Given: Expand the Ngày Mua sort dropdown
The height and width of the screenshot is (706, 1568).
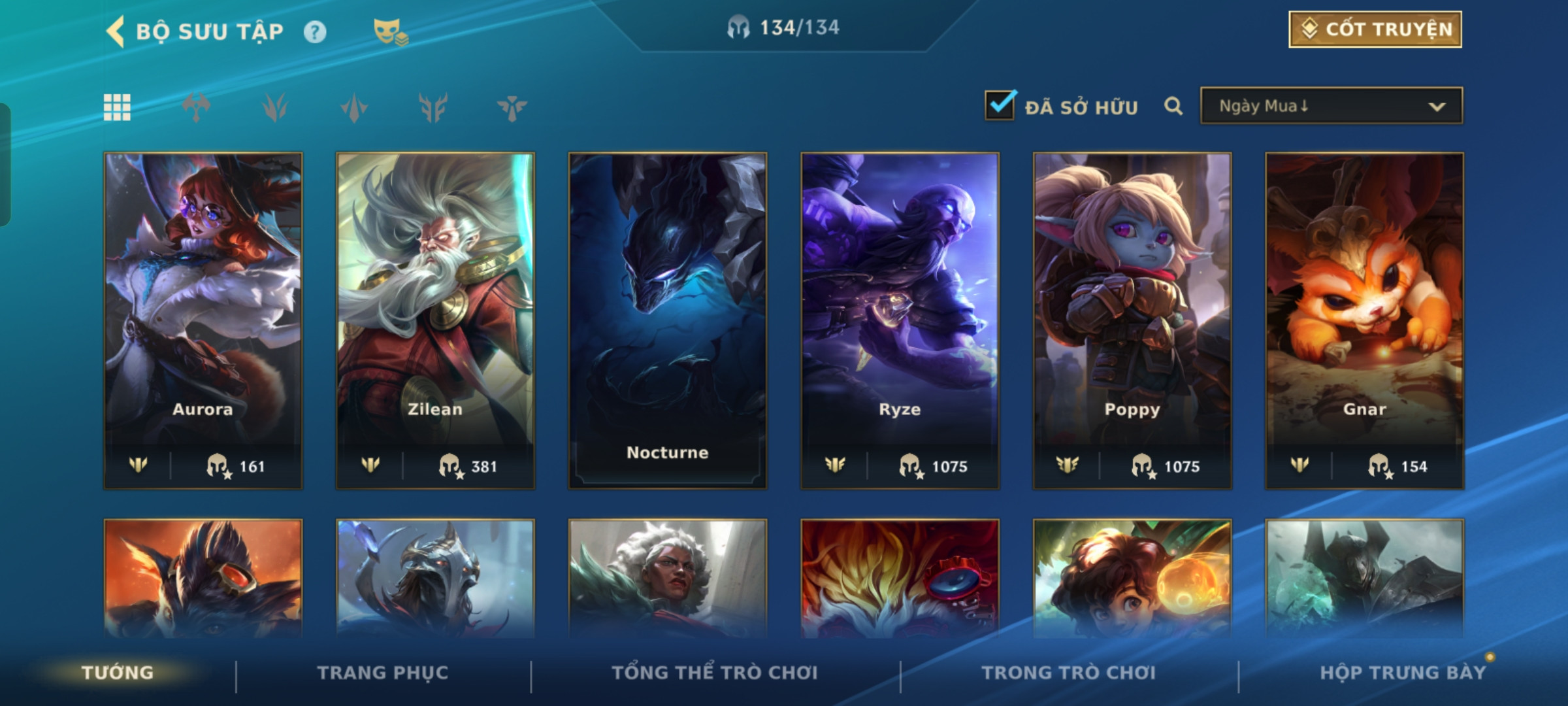Looking at the screenshot, I should [1331, 106].
